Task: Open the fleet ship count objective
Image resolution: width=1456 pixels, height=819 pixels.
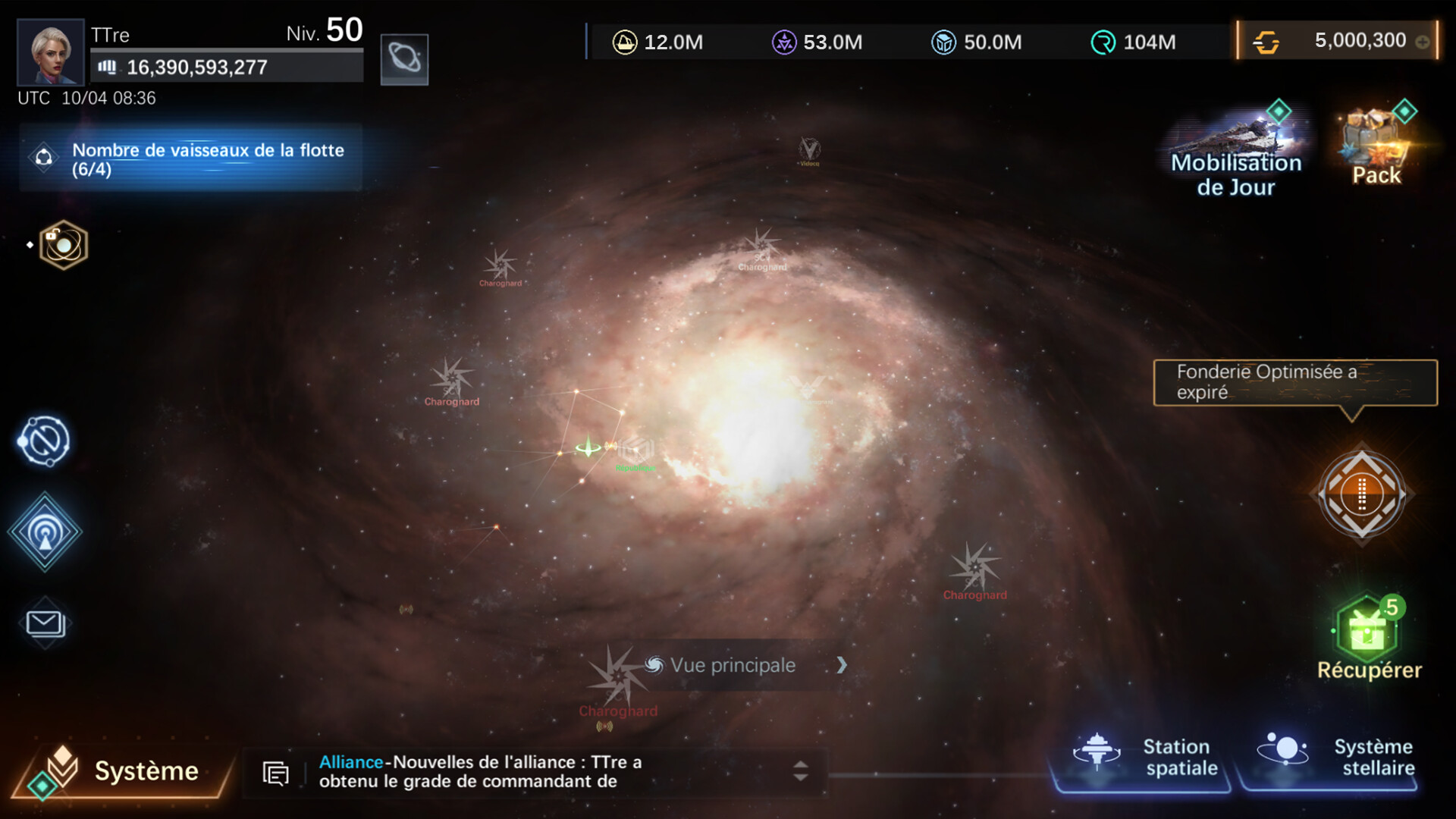Action: (x=191, y=158)
